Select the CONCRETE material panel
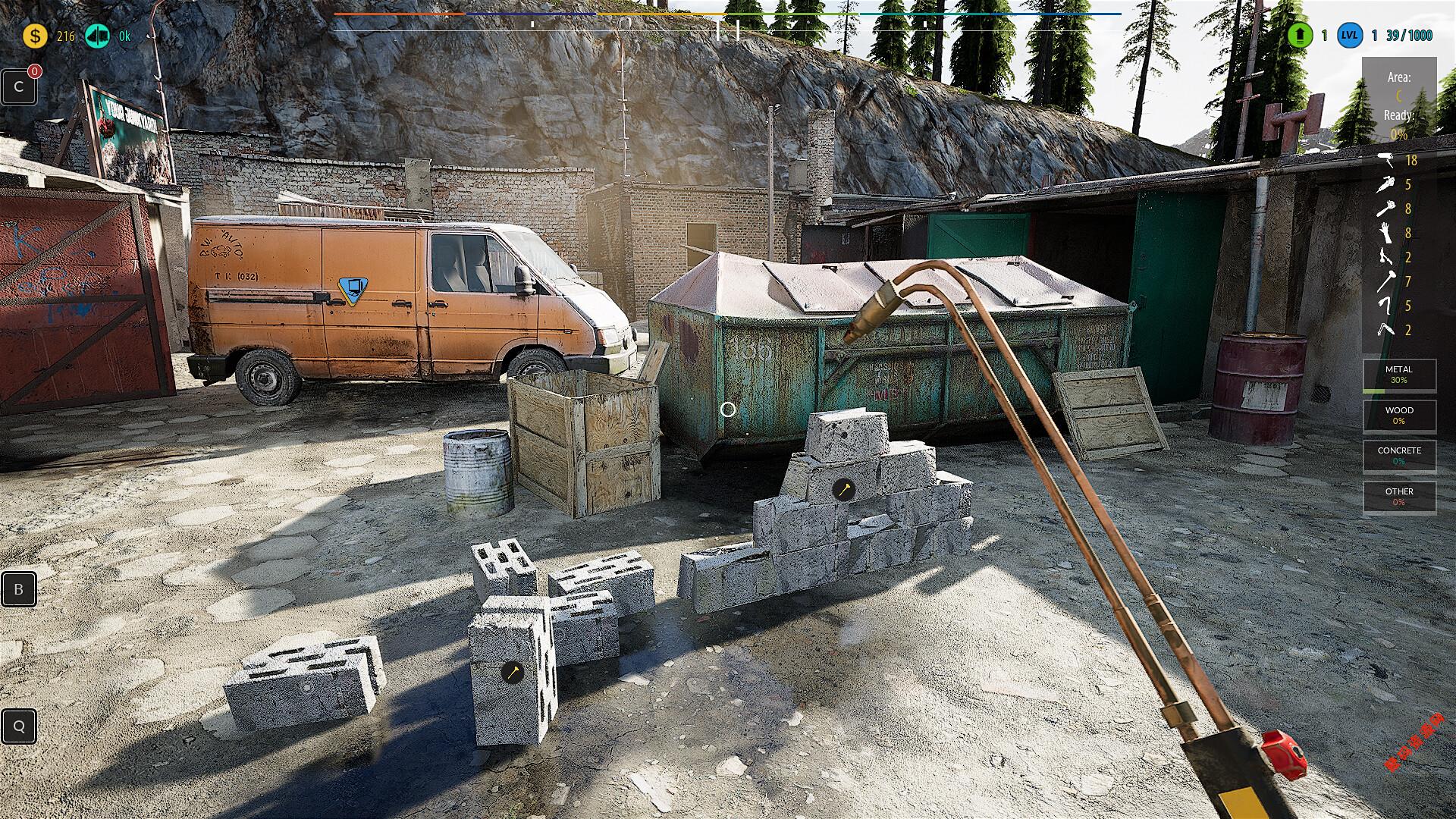This screenshot has height=819, width=1456. 1399,456
